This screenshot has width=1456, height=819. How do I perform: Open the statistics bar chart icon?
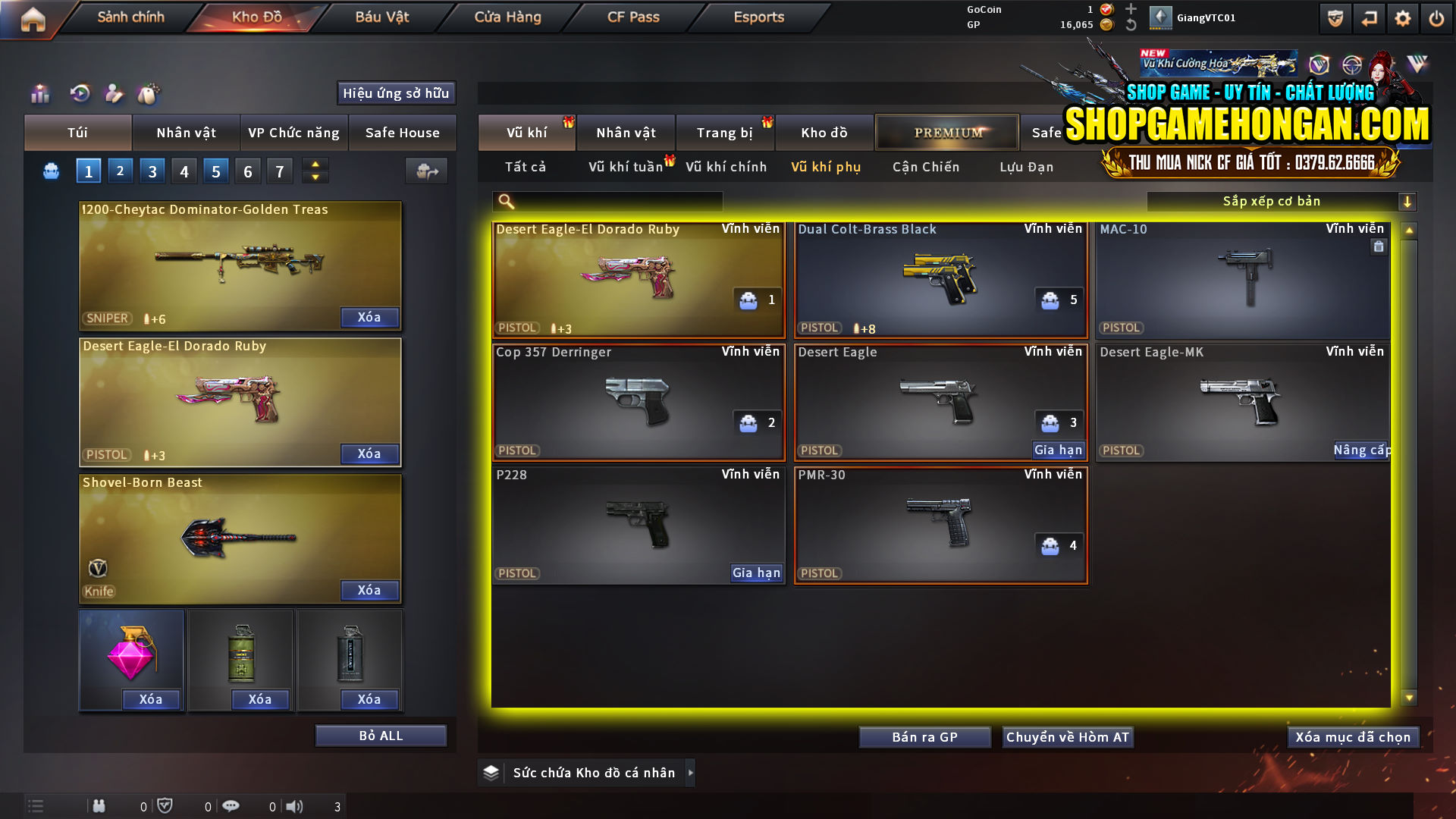click(x=40, y=94)
